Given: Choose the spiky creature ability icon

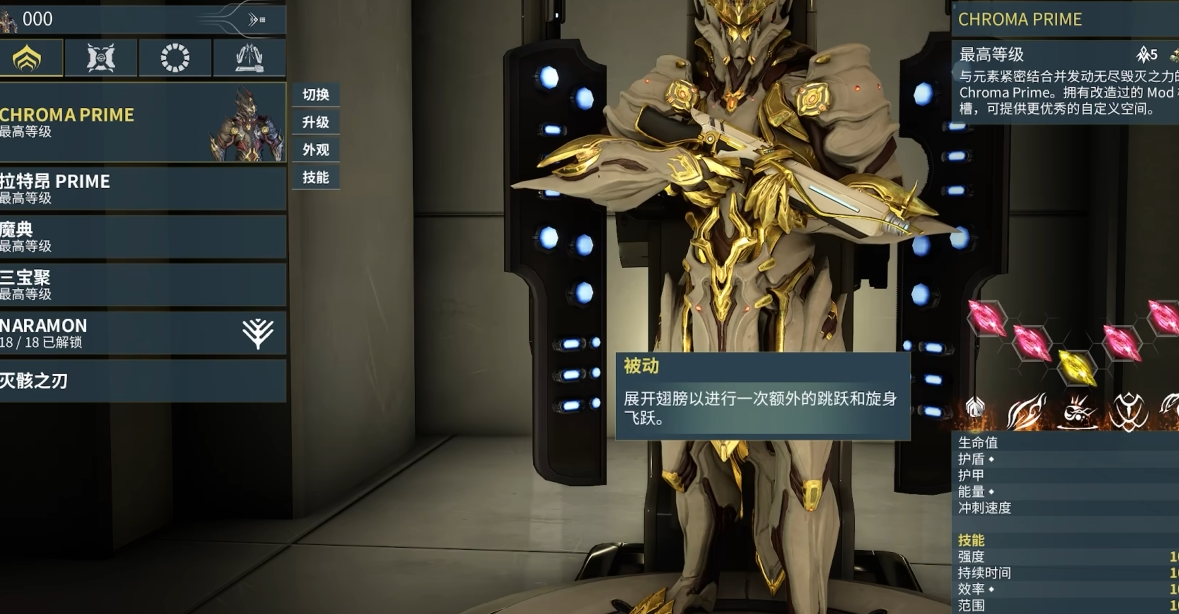Looking at the screenshot, I should coord(1077,411).
